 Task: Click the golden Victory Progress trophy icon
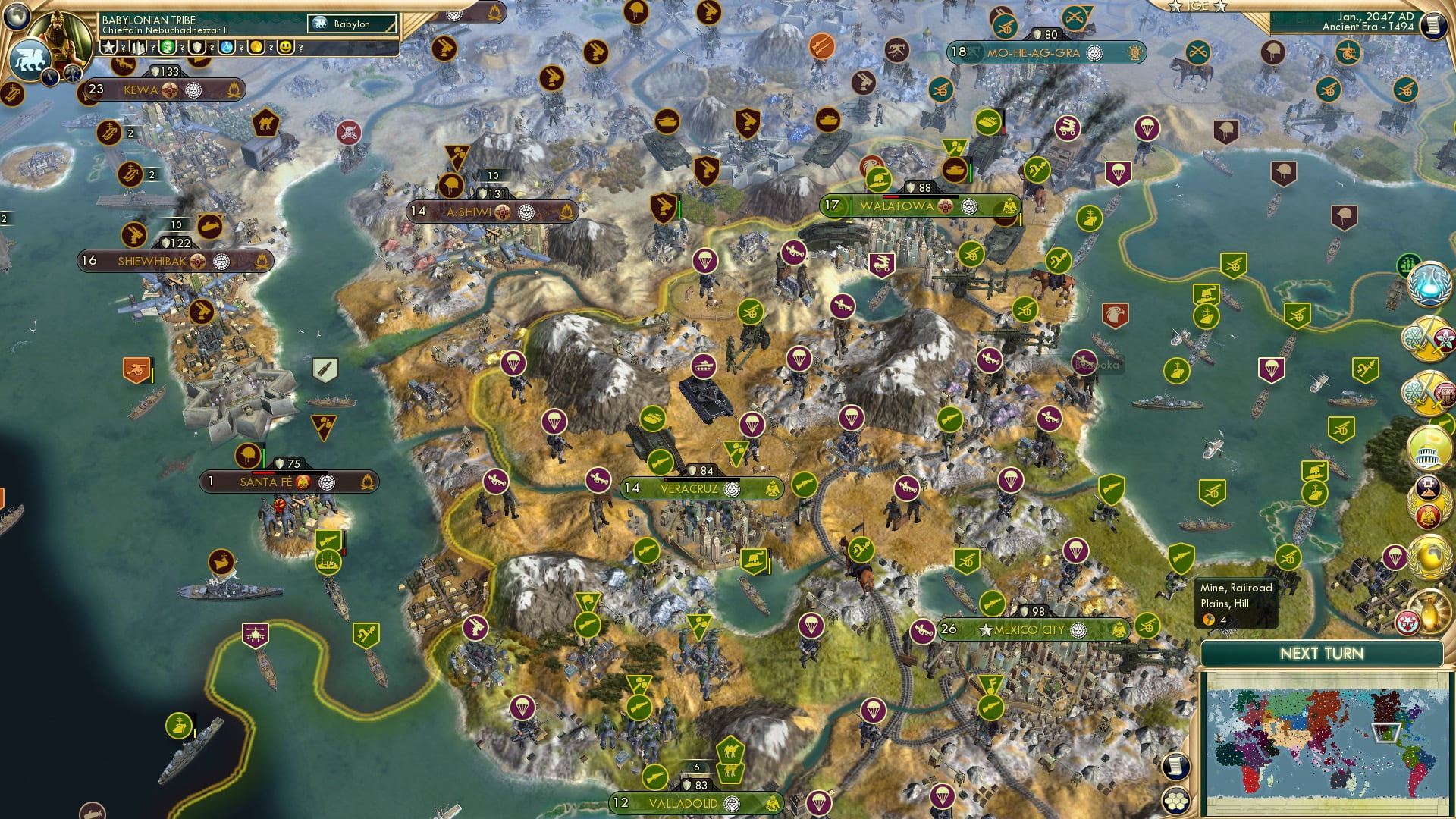click(x=1429, y=611)
